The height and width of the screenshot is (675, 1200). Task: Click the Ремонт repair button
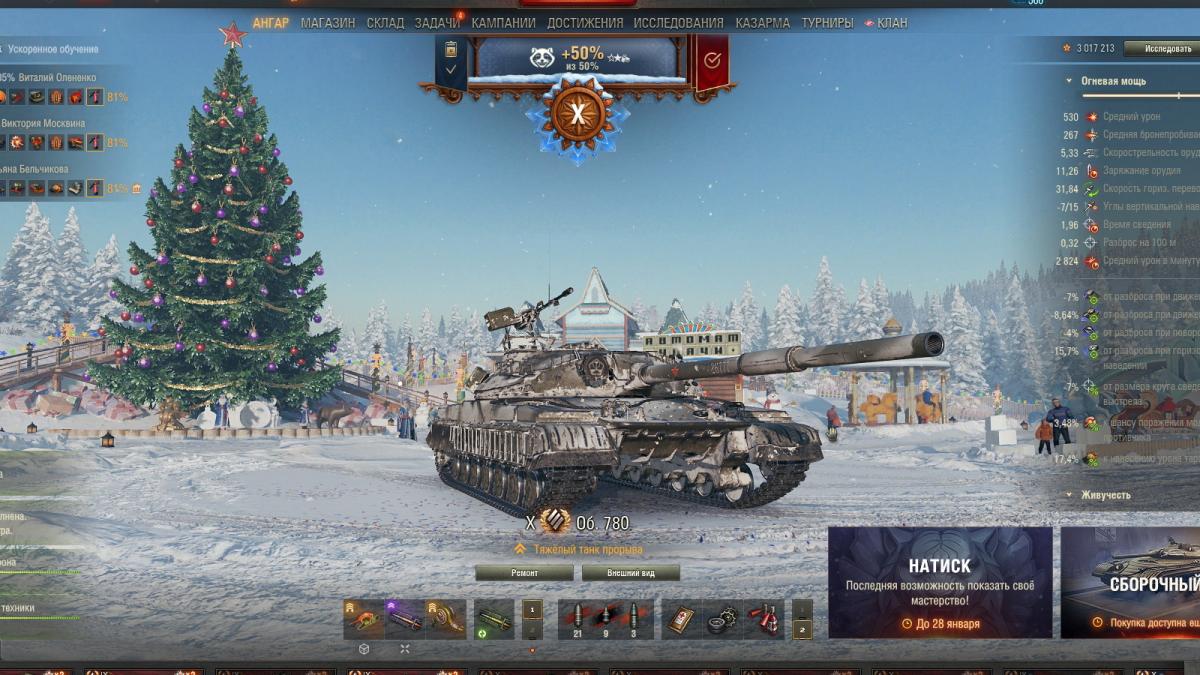pyautogui.click(x=524, y=573)
